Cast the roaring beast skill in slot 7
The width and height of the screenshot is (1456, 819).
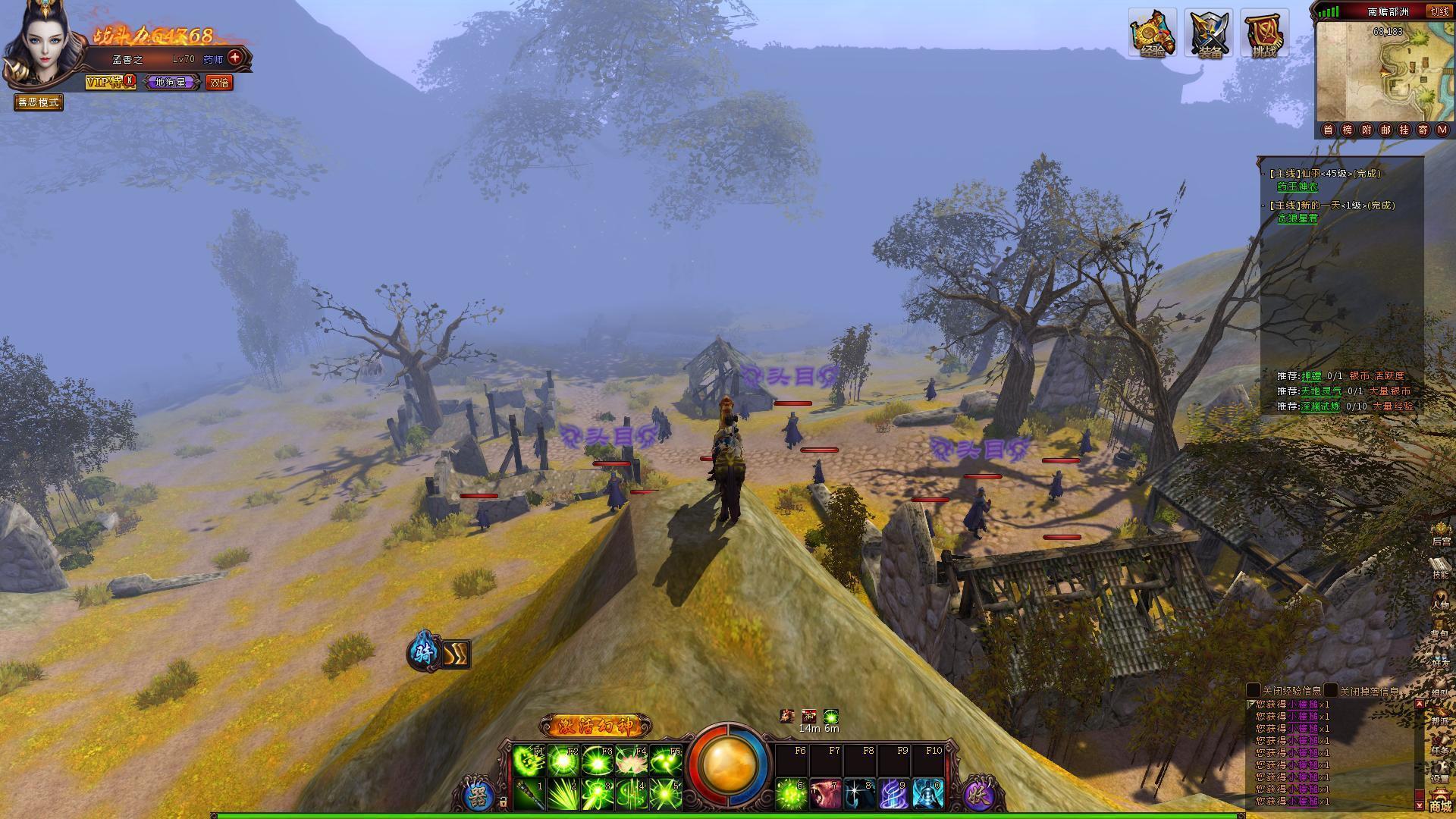coord(825,794)
